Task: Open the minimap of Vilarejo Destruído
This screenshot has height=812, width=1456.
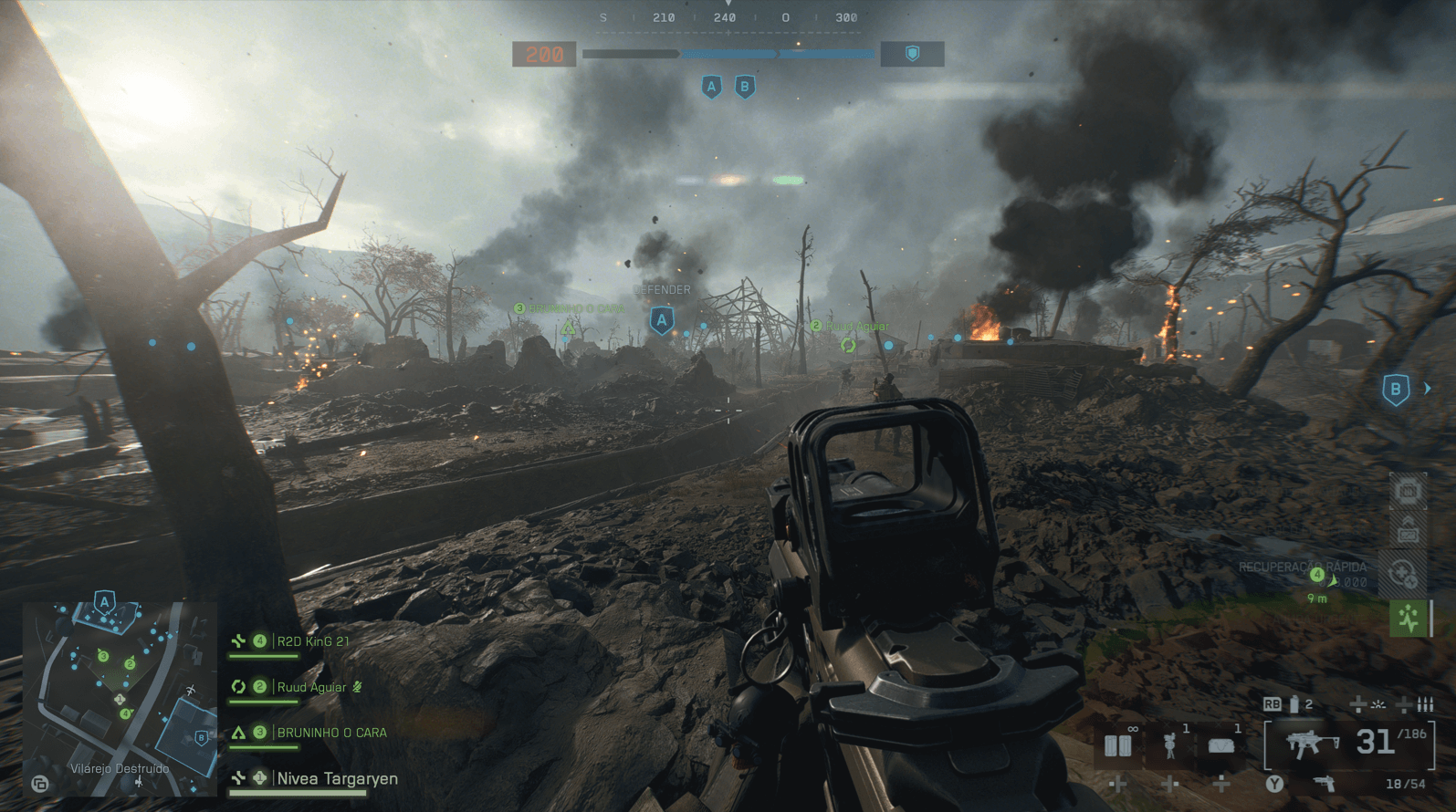Action: (119, 693)
